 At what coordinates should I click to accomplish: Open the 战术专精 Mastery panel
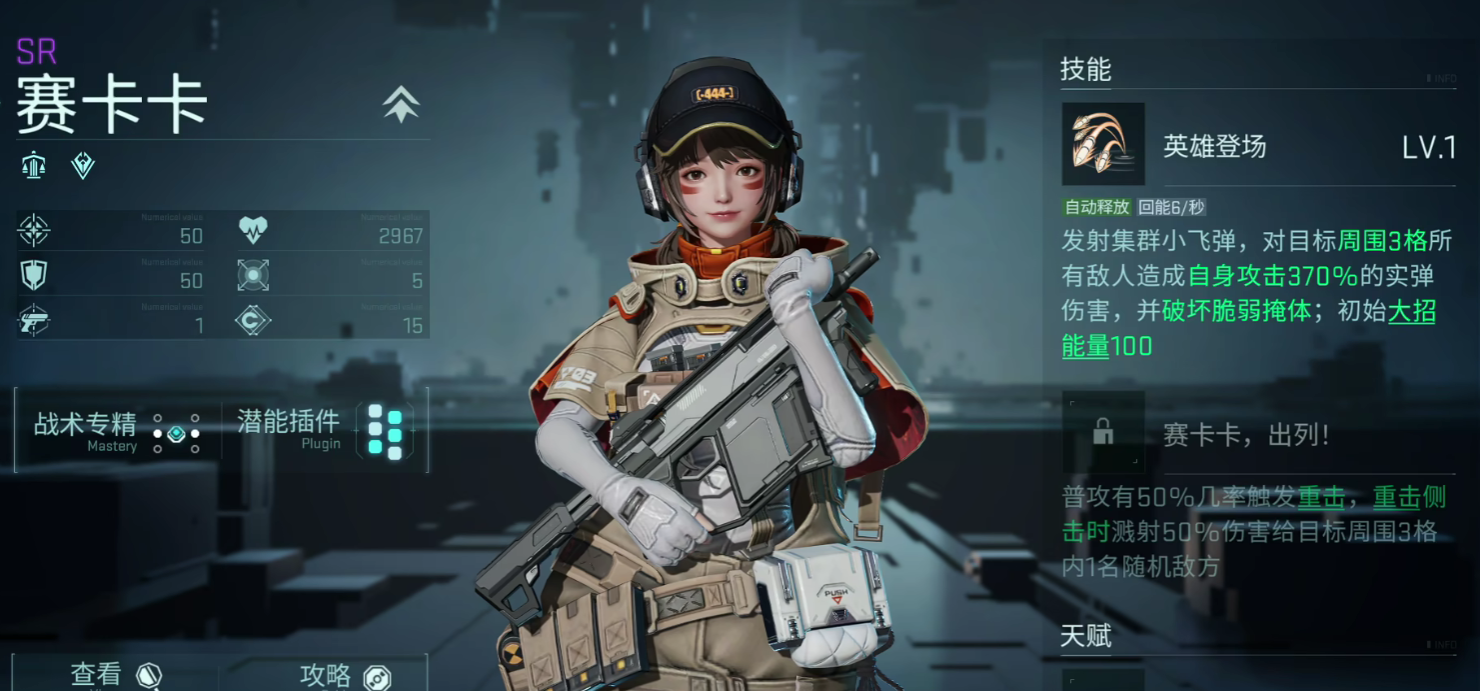click(117, 431)
